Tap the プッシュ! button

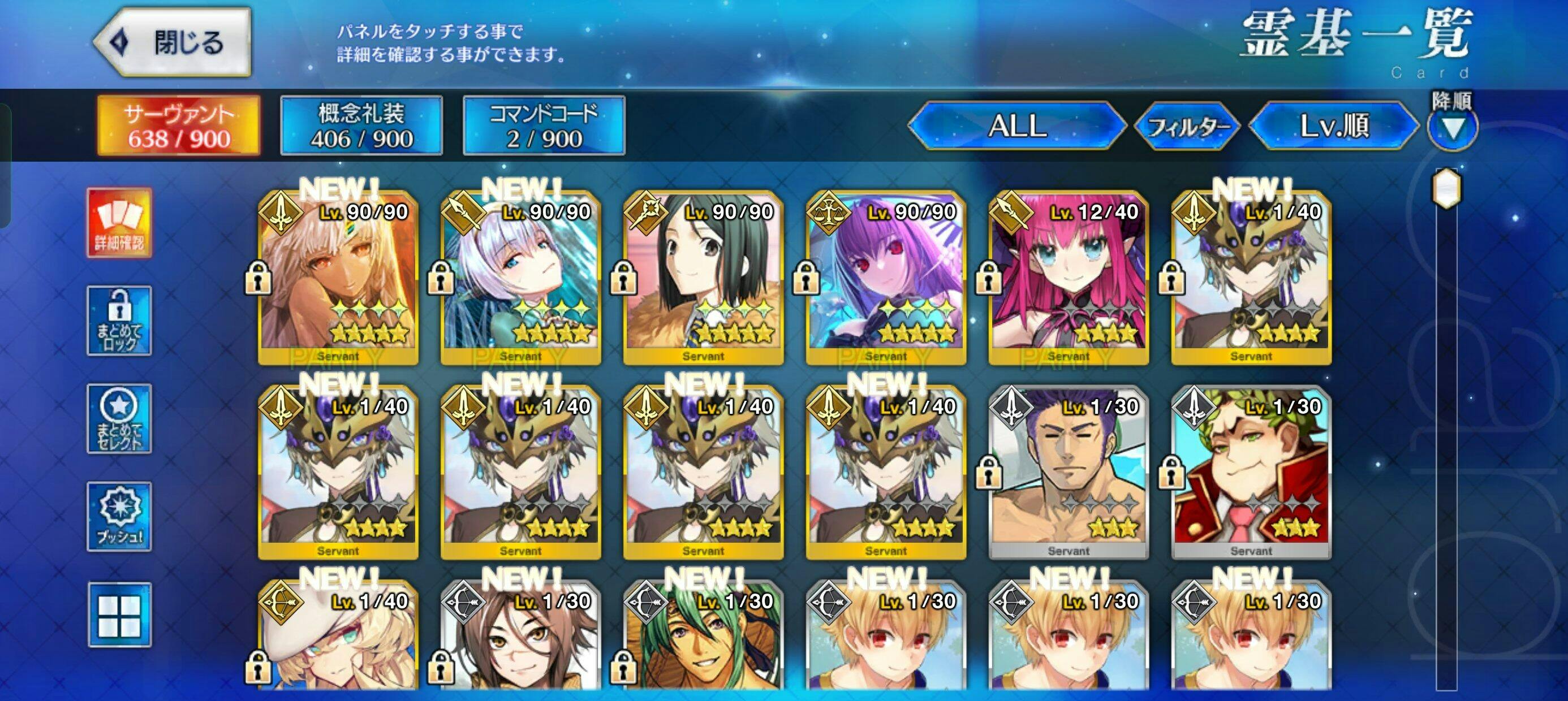(119, 517)
